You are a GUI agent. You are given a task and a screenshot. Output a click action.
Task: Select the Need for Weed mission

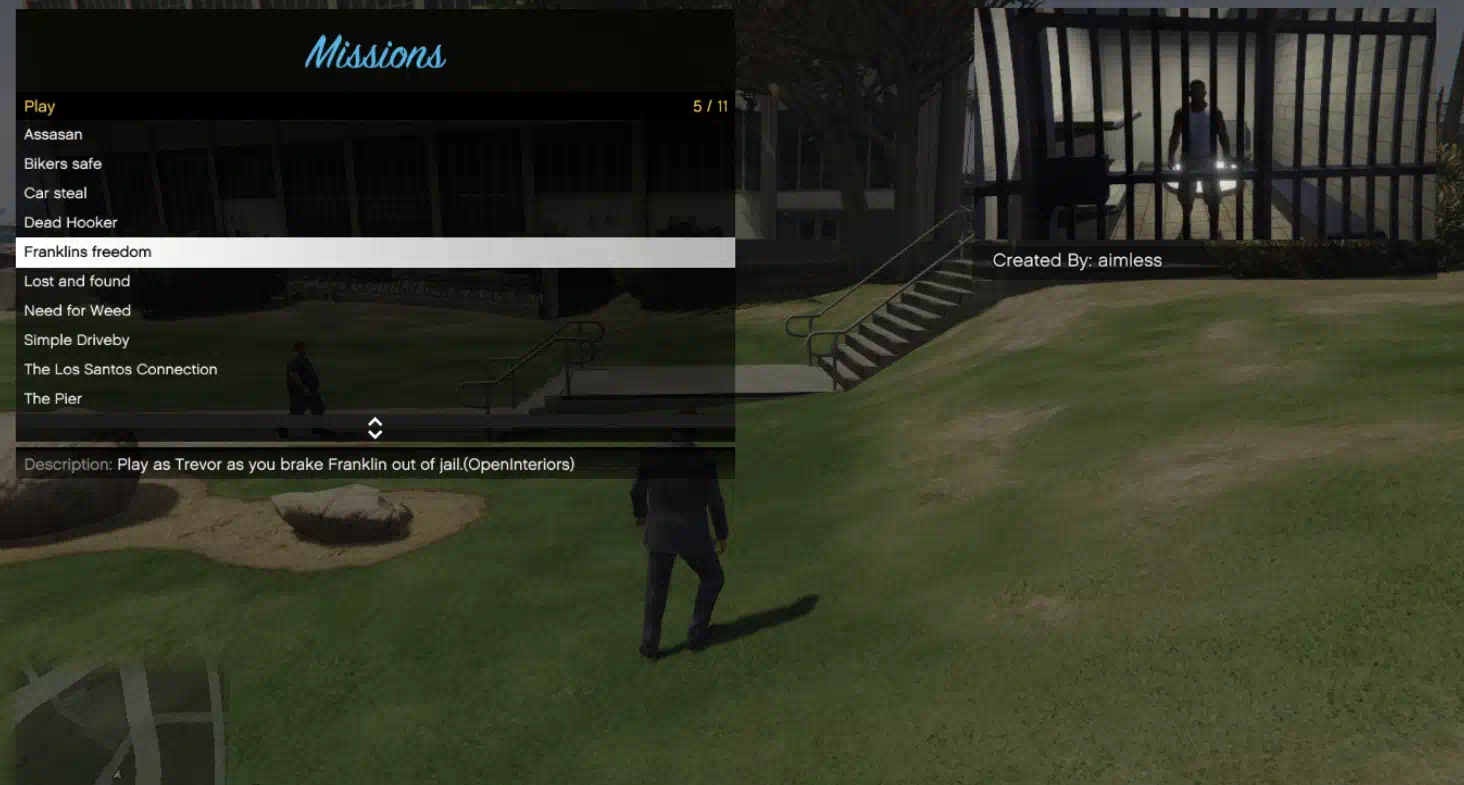(78, 311)
